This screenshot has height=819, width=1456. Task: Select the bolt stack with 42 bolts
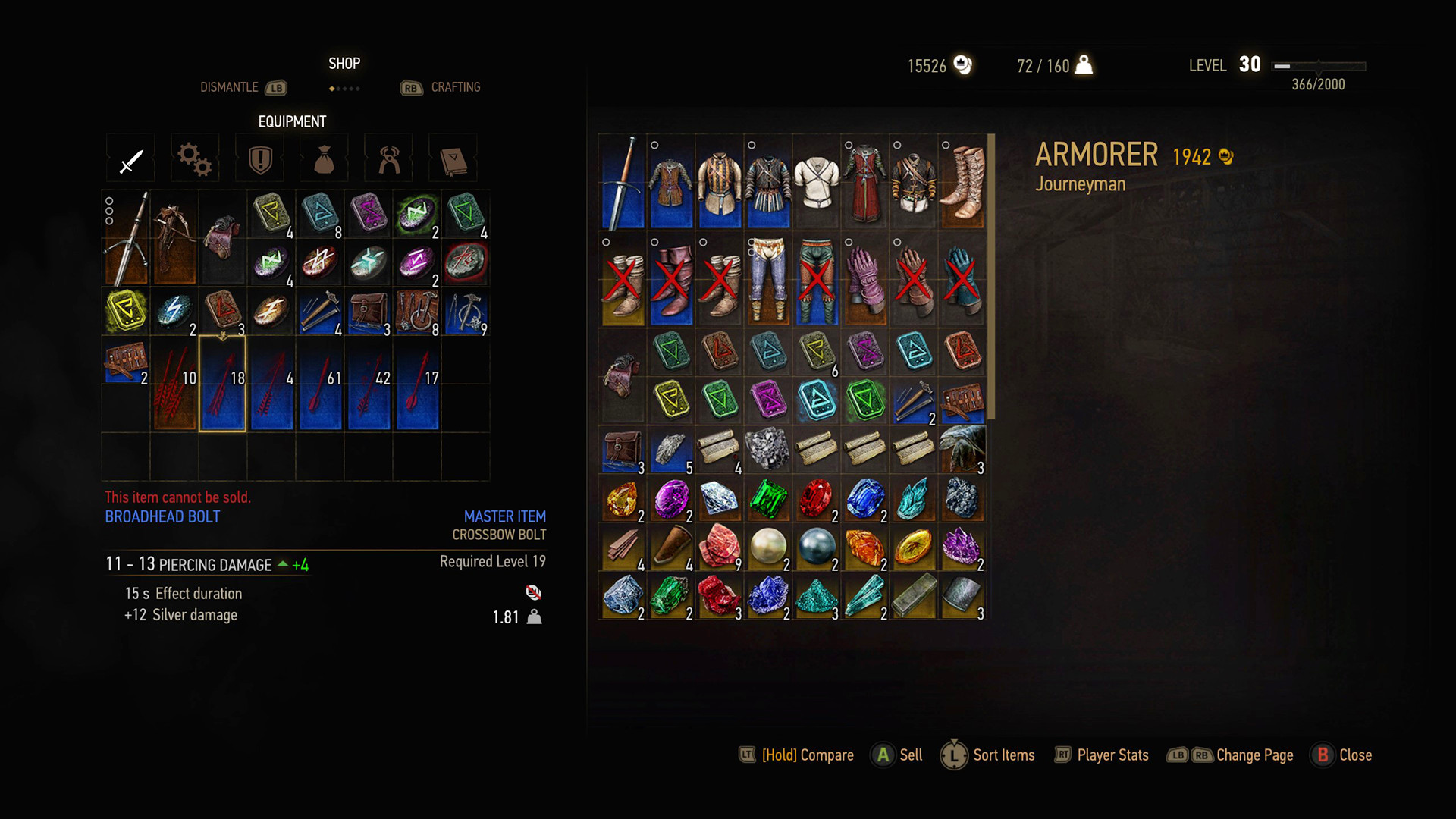(369, 384)
